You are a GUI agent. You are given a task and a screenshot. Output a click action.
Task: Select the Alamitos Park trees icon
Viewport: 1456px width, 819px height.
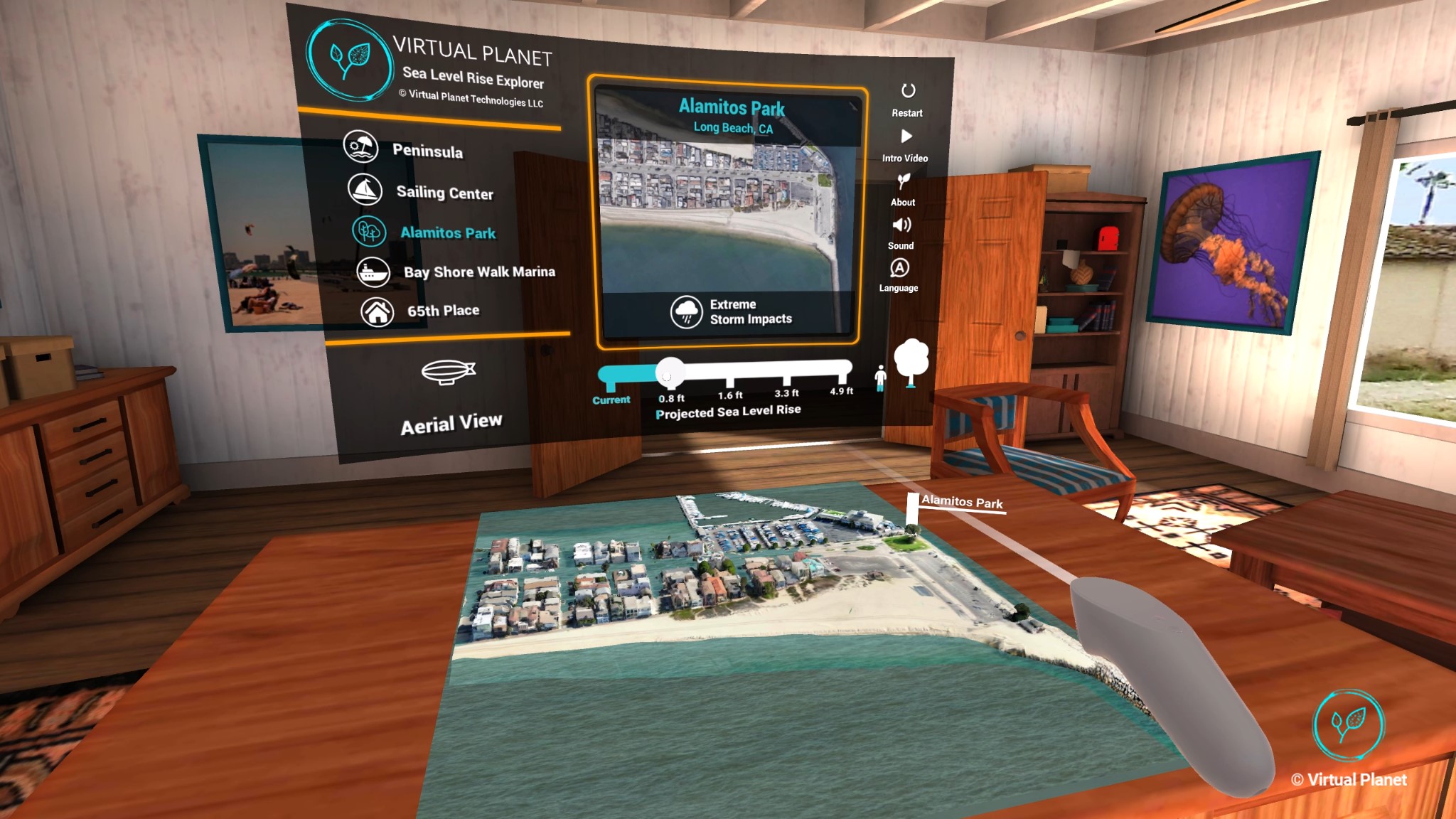(x=368, y=232)
